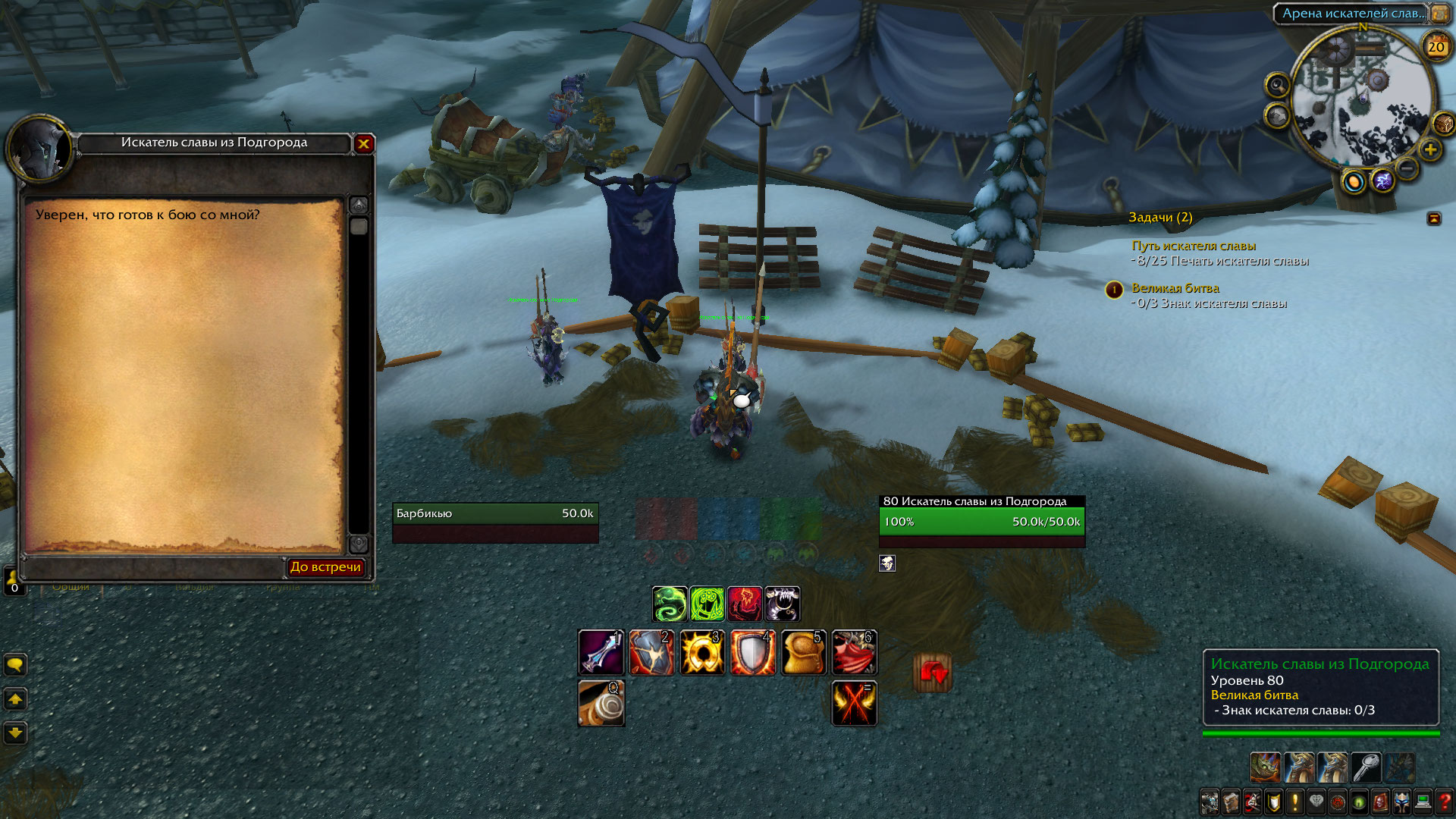Open the calendar showing day 20
Screen dimensions: 1456x819
[x=1436, y=46]
